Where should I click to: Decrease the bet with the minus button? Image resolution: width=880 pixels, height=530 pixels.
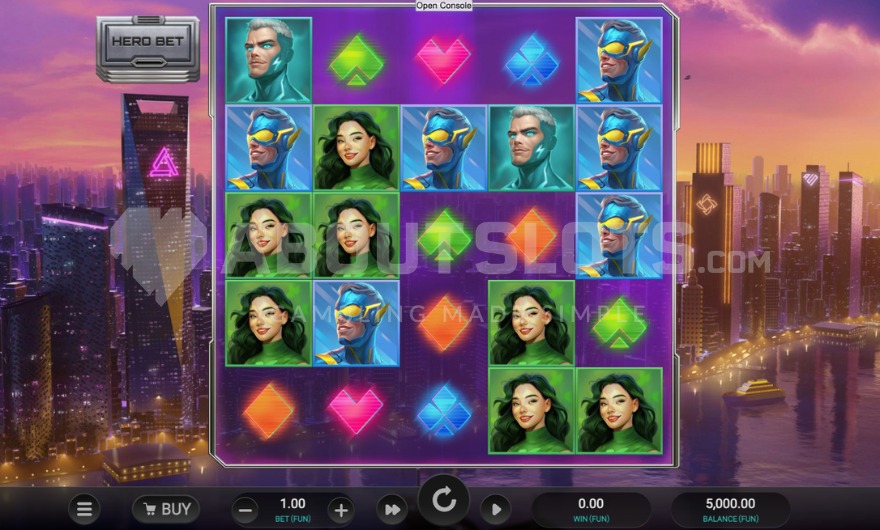point(247,508)
